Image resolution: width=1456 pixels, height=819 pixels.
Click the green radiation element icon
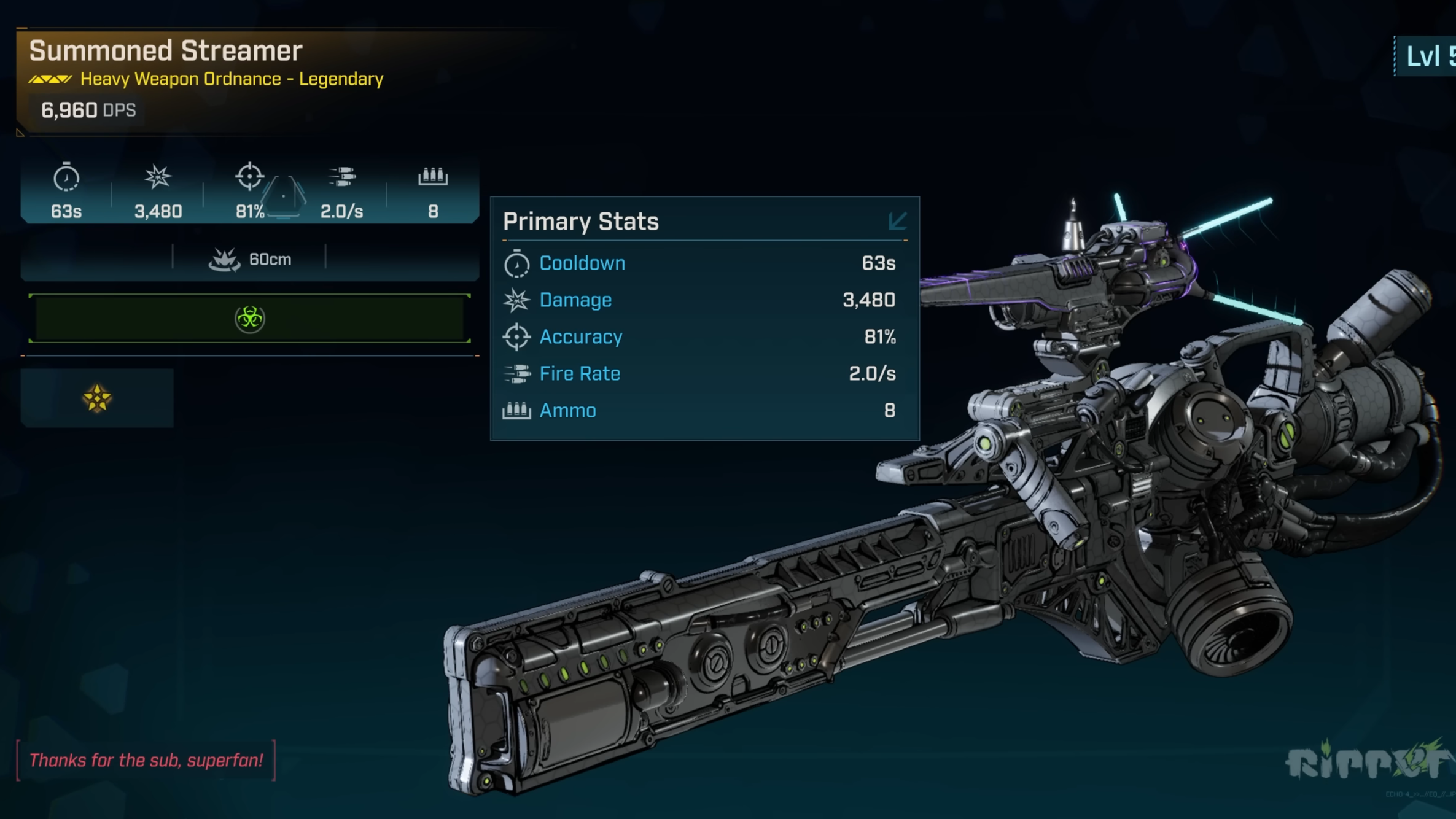pyautogui.click(x=249, y=319)
